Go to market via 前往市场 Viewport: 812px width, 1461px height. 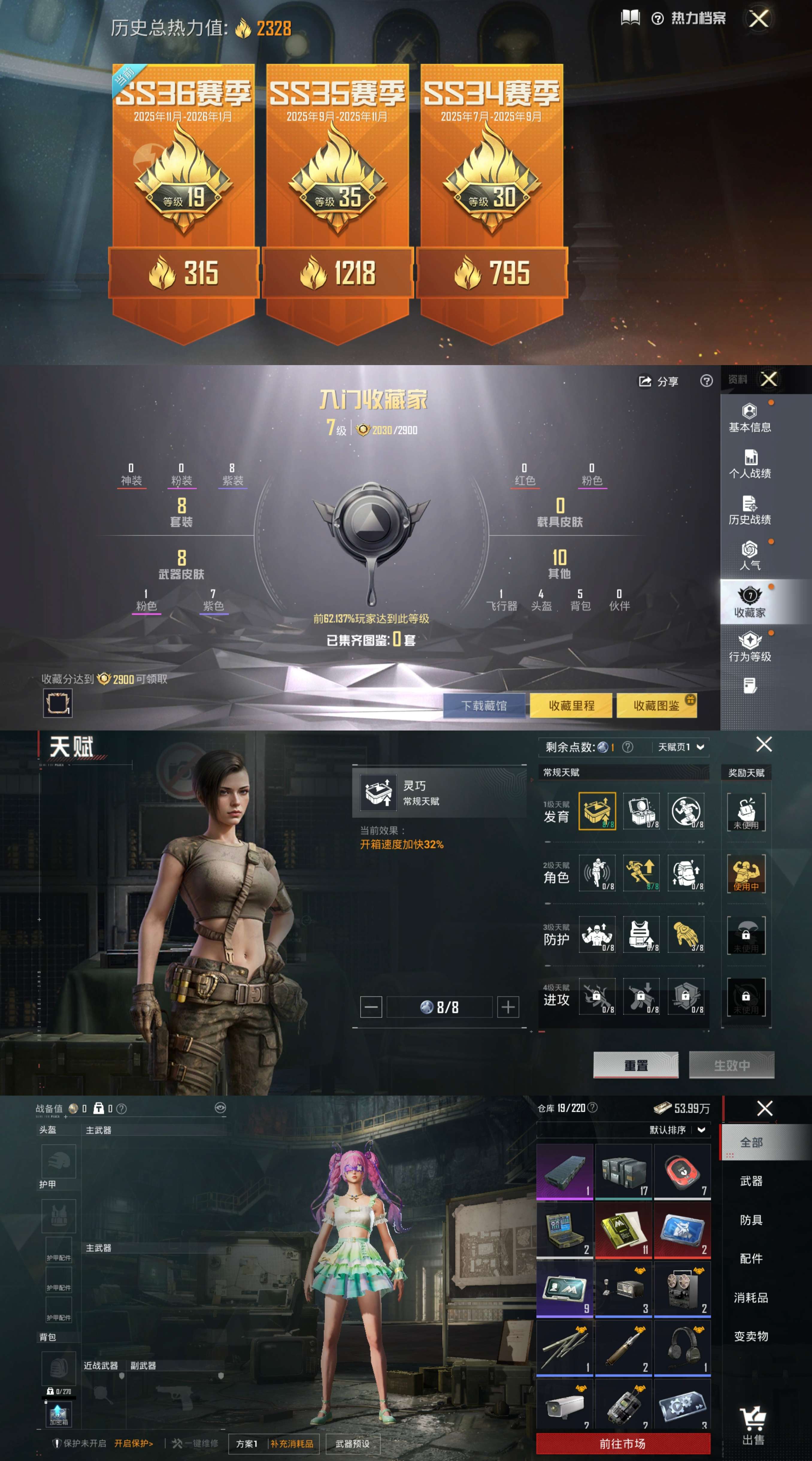(x=622, y=1443)
